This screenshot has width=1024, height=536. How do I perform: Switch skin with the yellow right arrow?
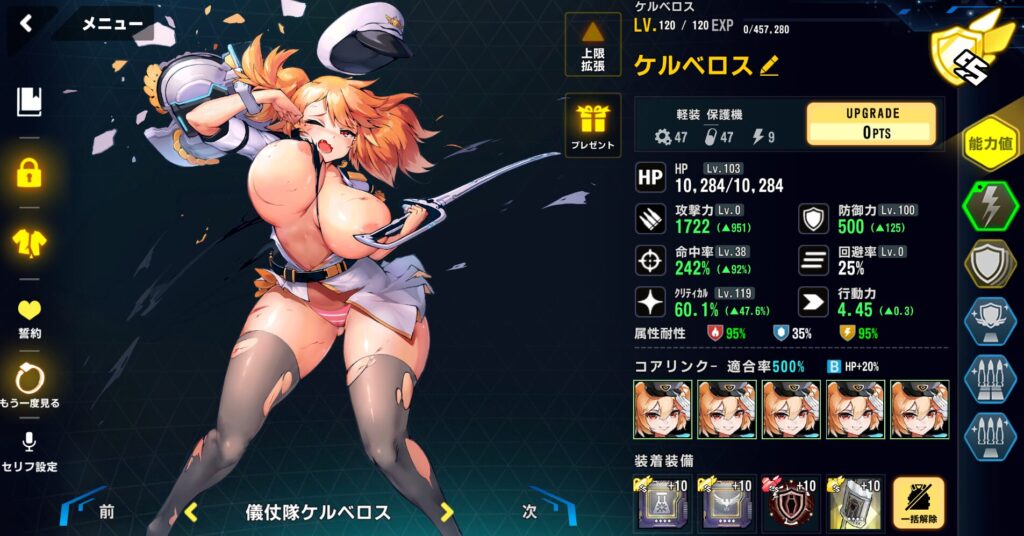[447, 513]
